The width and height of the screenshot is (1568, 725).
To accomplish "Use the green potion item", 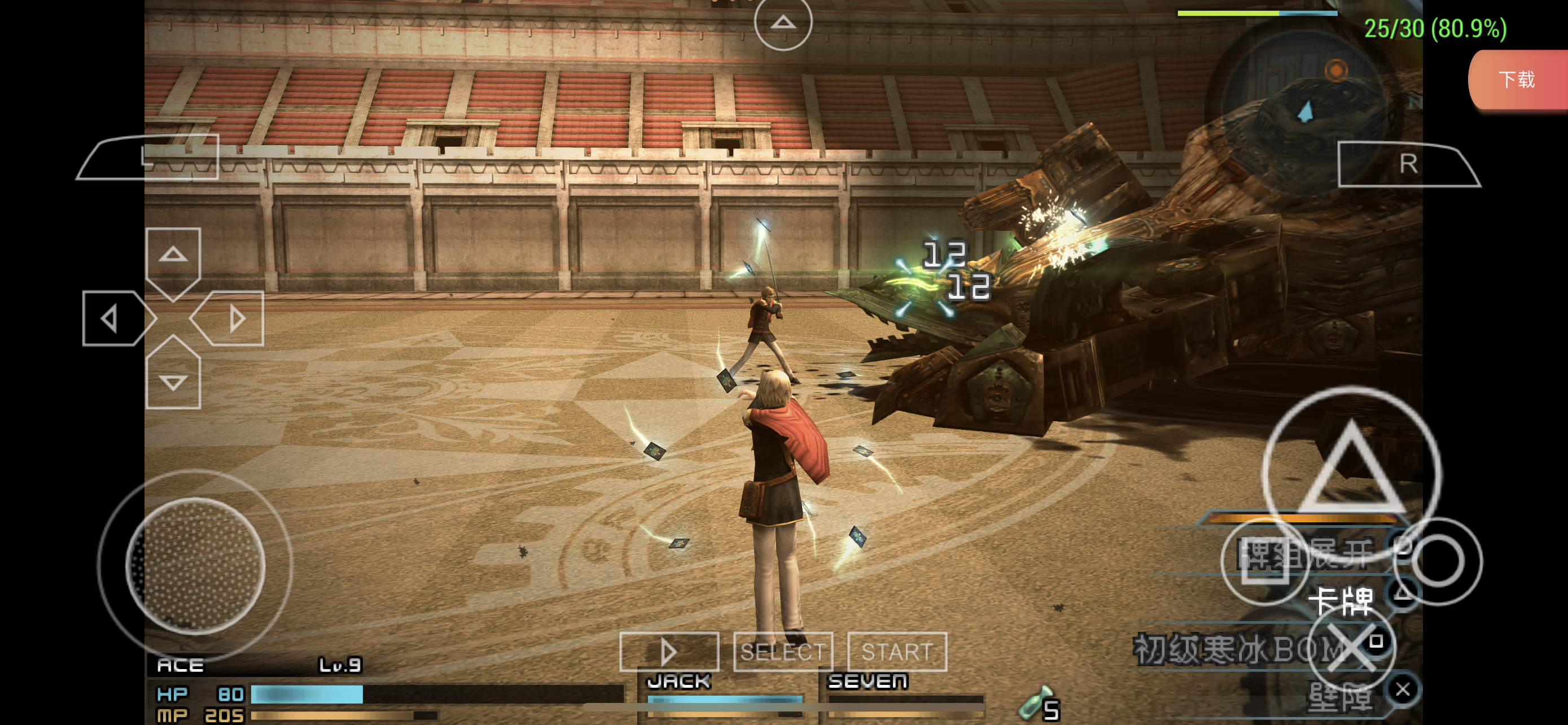I will (1035, 705).
